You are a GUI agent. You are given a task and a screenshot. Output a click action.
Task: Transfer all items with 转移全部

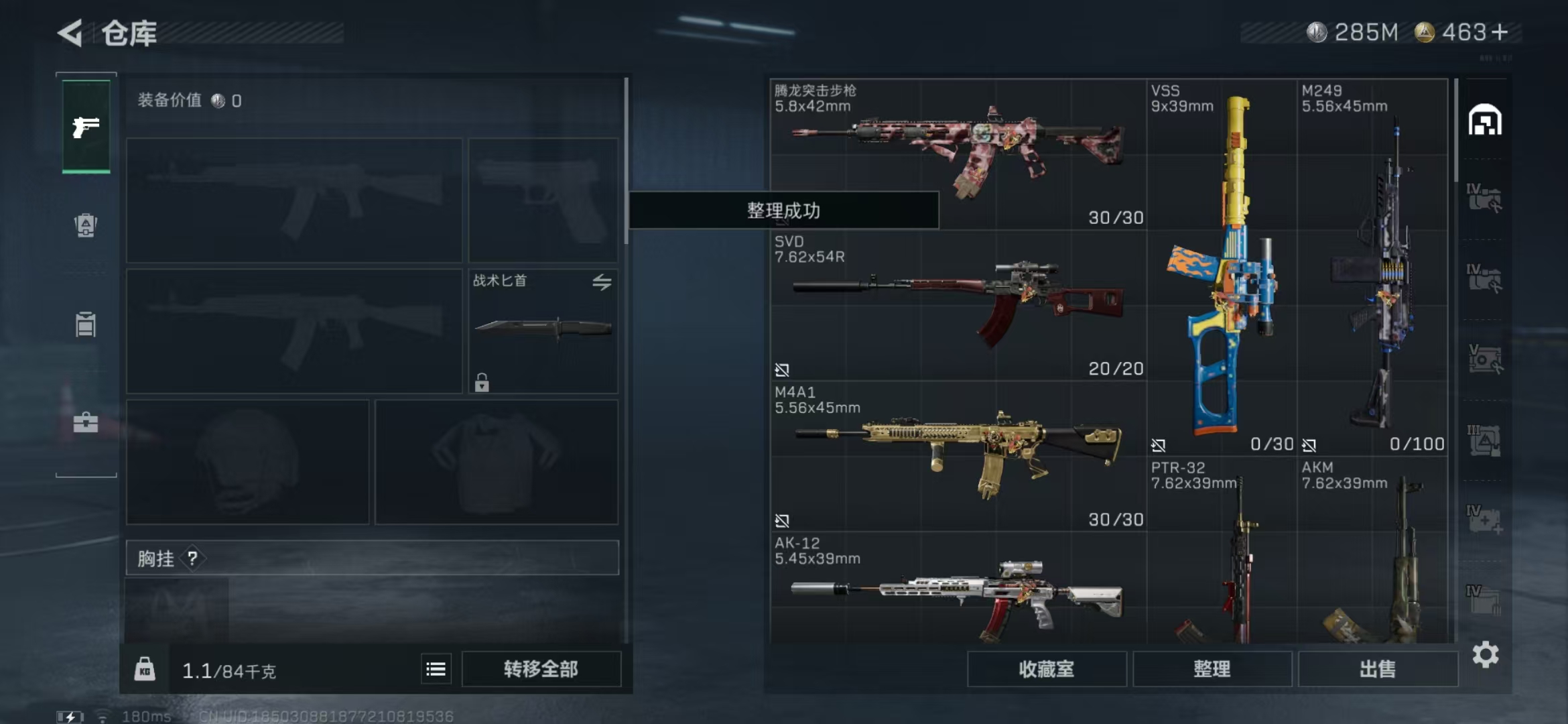click(541, 669)
